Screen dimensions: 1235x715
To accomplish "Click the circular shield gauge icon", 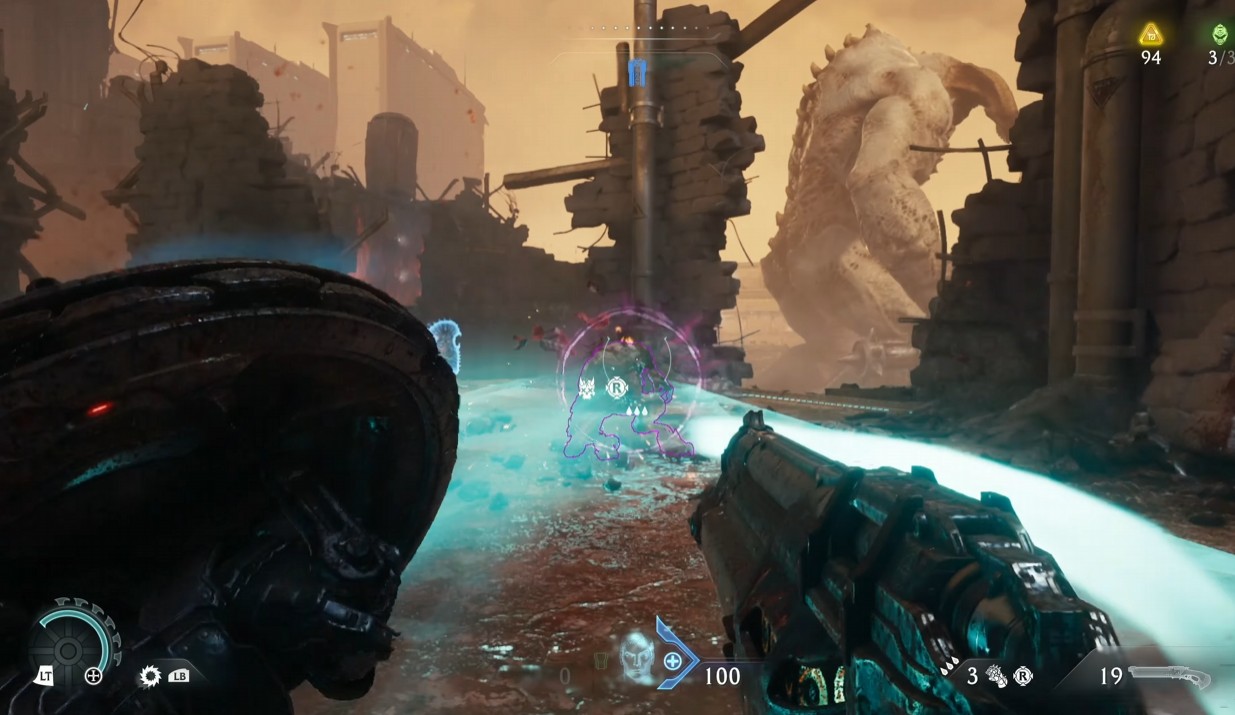I will [68, 652].
